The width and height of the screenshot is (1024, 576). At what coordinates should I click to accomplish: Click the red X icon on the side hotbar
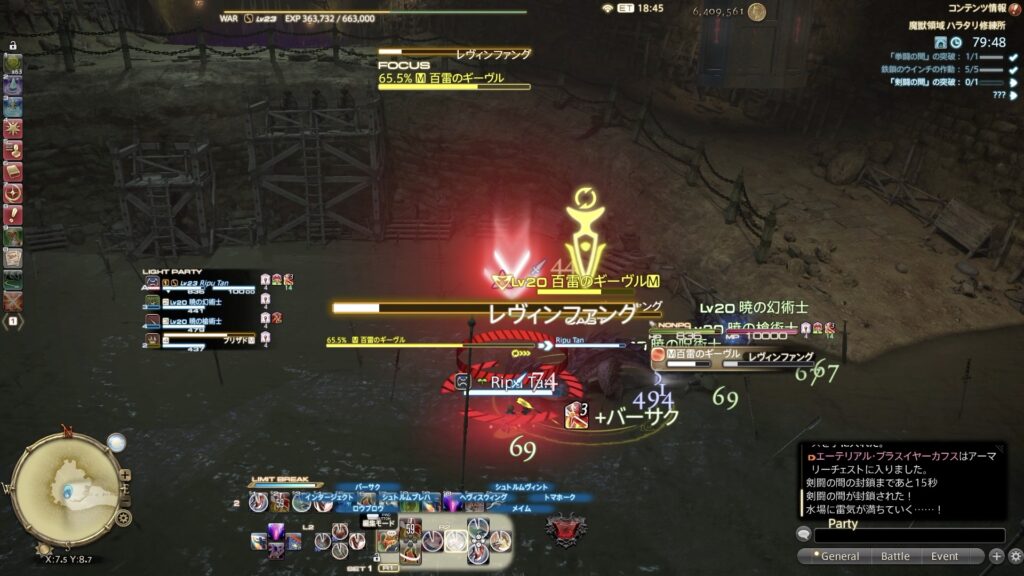(x=13, y=300)
